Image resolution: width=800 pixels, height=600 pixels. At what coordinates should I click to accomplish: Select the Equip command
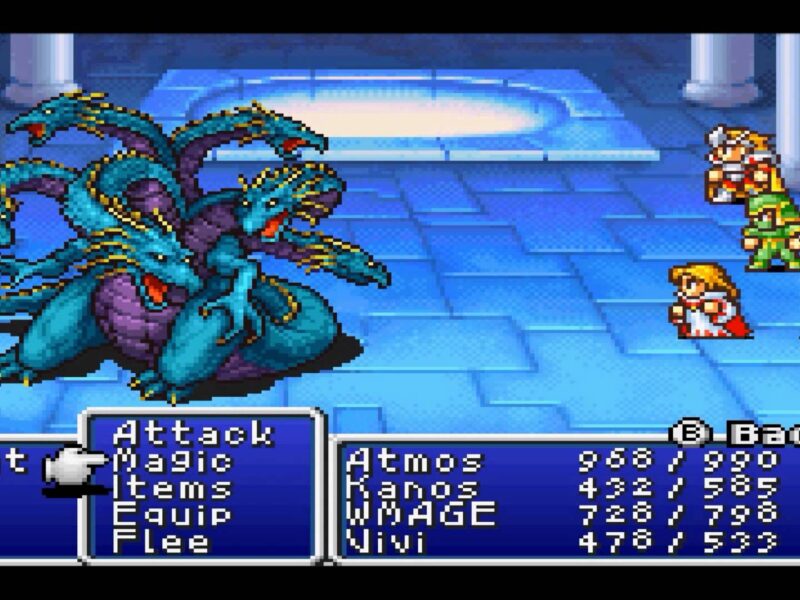172,515
